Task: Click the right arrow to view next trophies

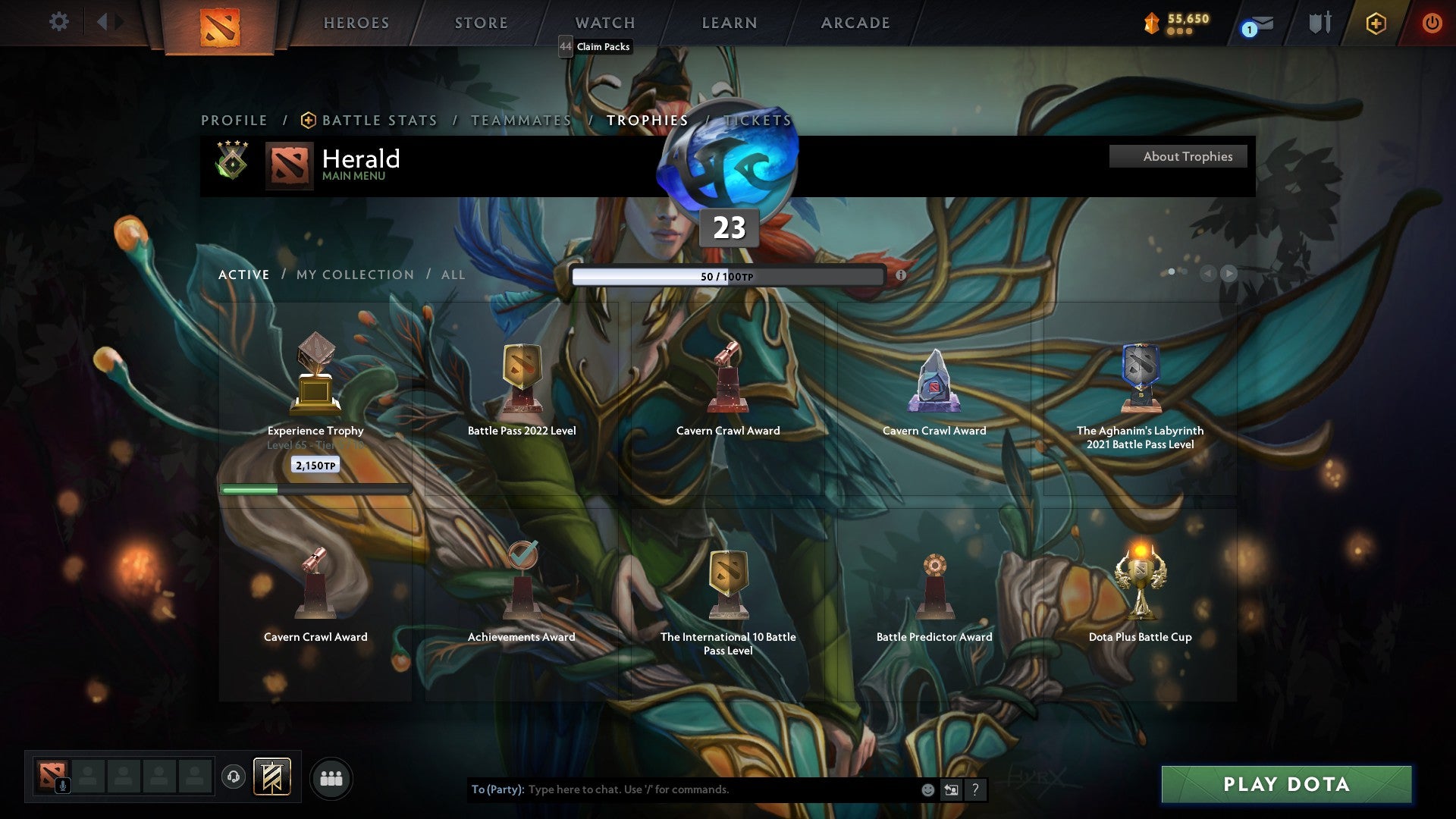Action: point(1230,275)
